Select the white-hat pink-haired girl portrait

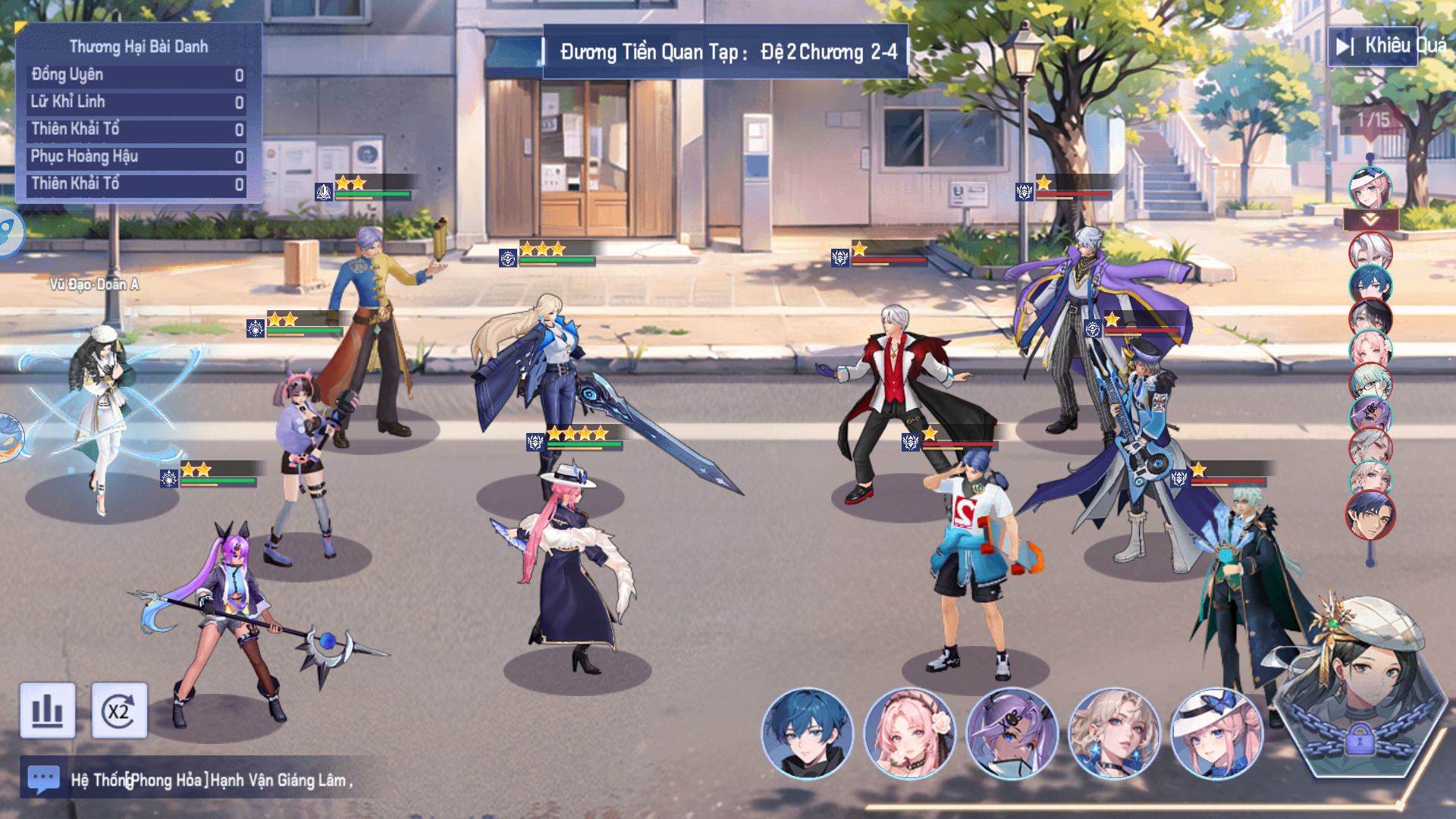pos(1216,733)
